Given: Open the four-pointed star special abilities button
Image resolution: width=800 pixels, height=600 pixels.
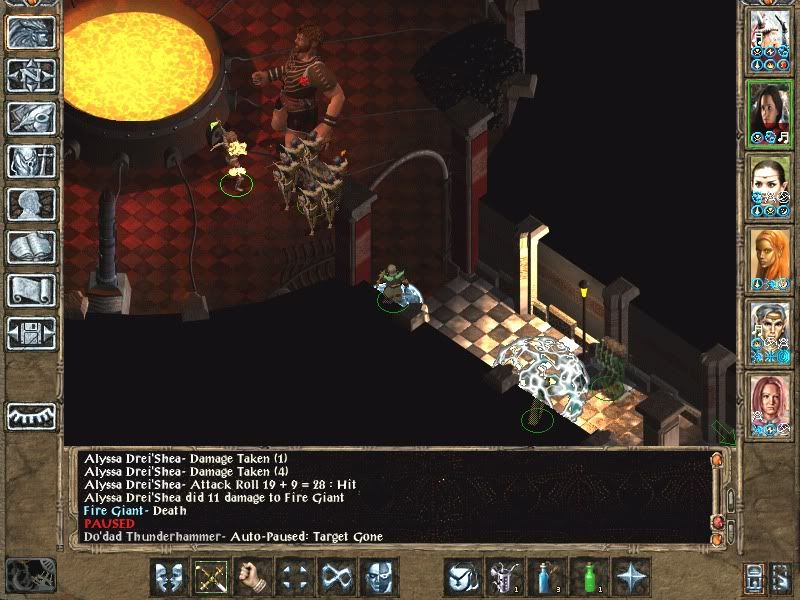Looking at the screenshot, I should pos(631,577).
